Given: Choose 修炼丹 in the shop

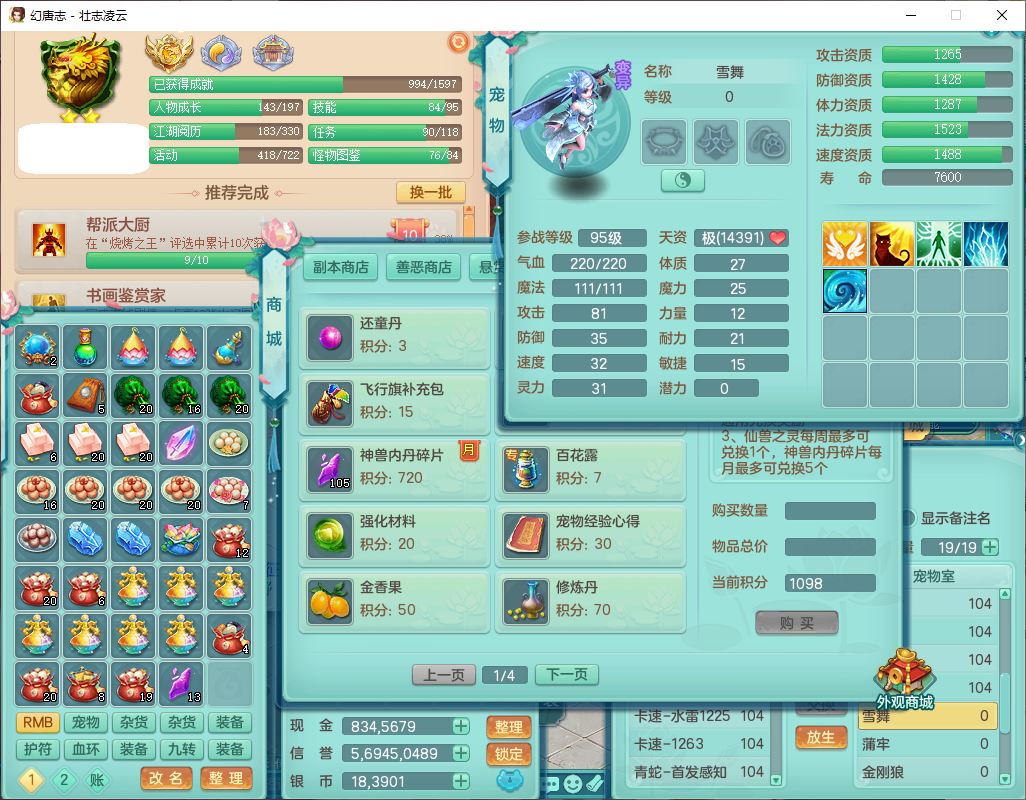Looking at the screenshot, I should (590, 599).
